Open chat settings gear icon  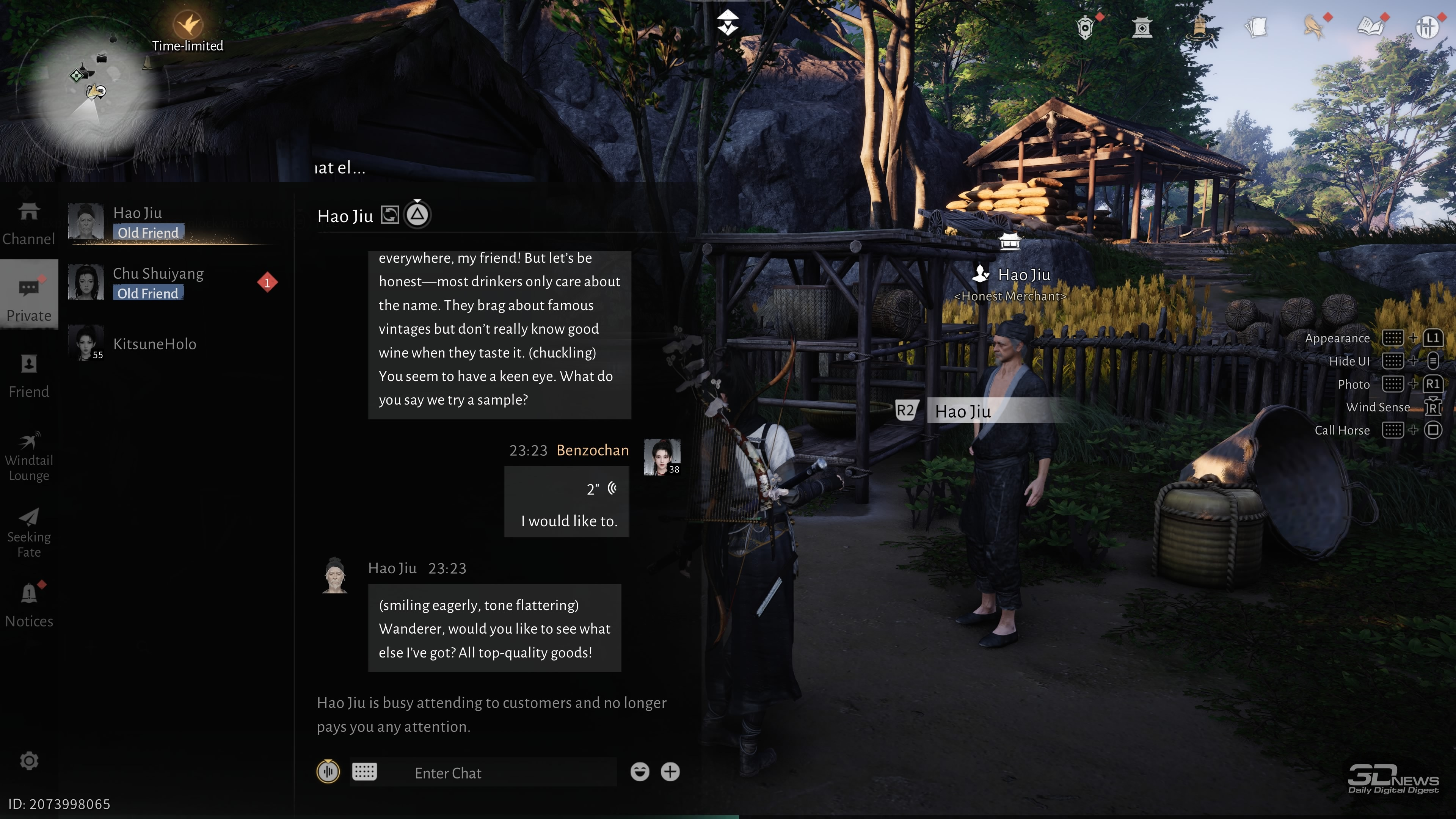coord(29,761)
